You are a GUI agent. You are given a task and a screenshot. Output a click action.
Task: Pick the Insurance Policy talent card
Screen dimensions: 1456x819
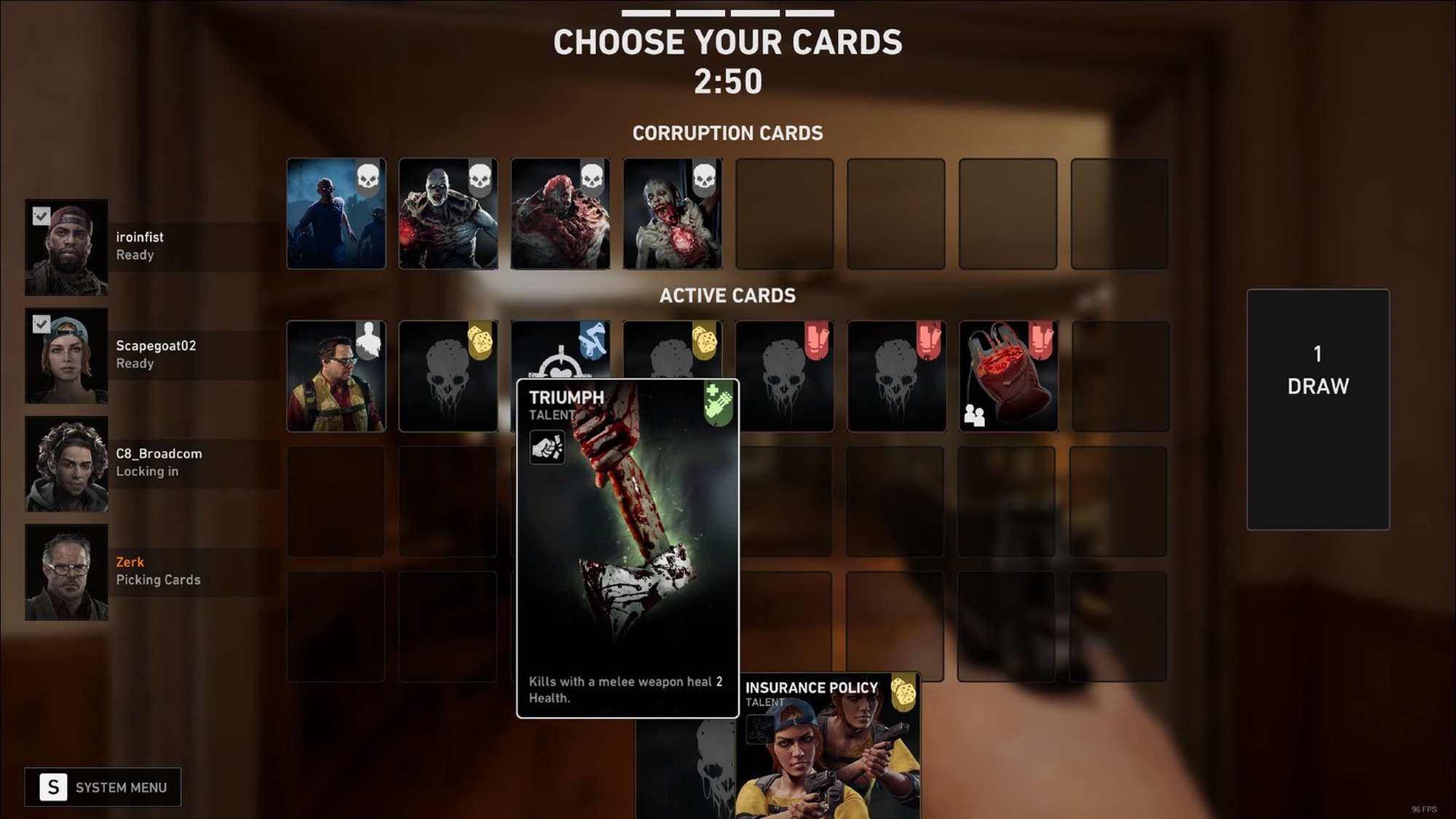point(828,746)
